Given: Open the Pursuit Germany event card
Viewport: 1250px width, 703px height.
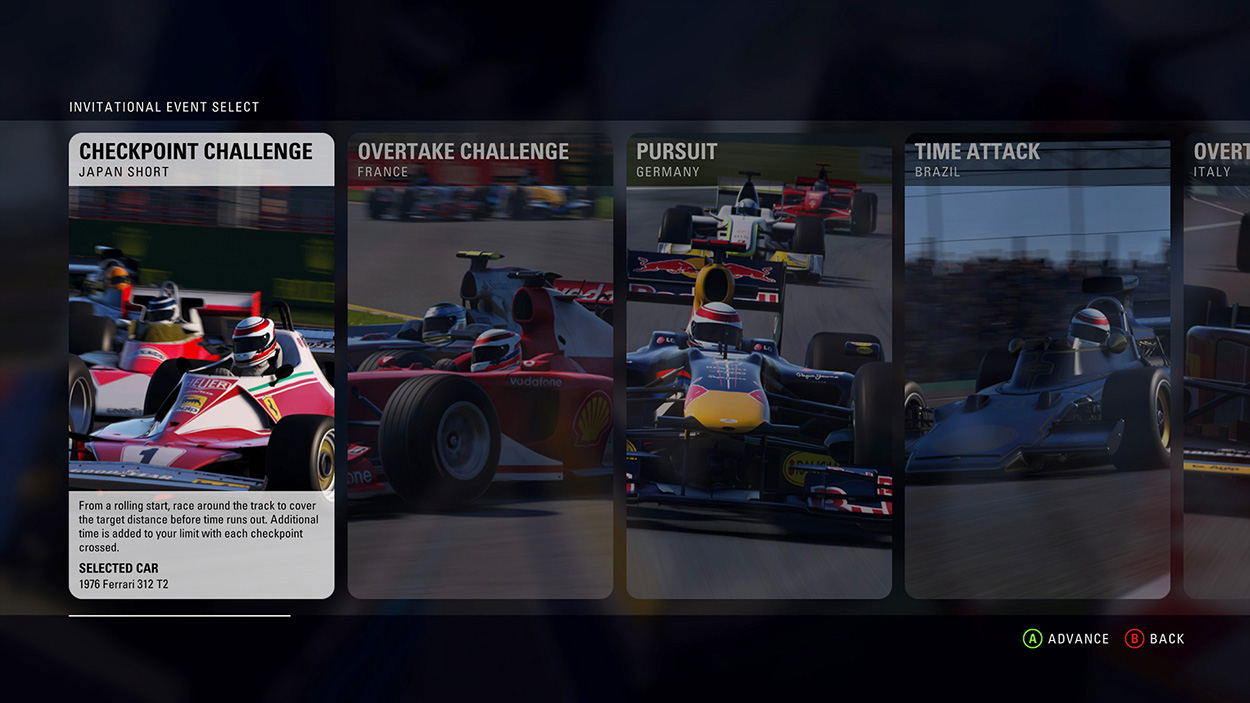Looking at the screenshot, I should pos(759,365).
